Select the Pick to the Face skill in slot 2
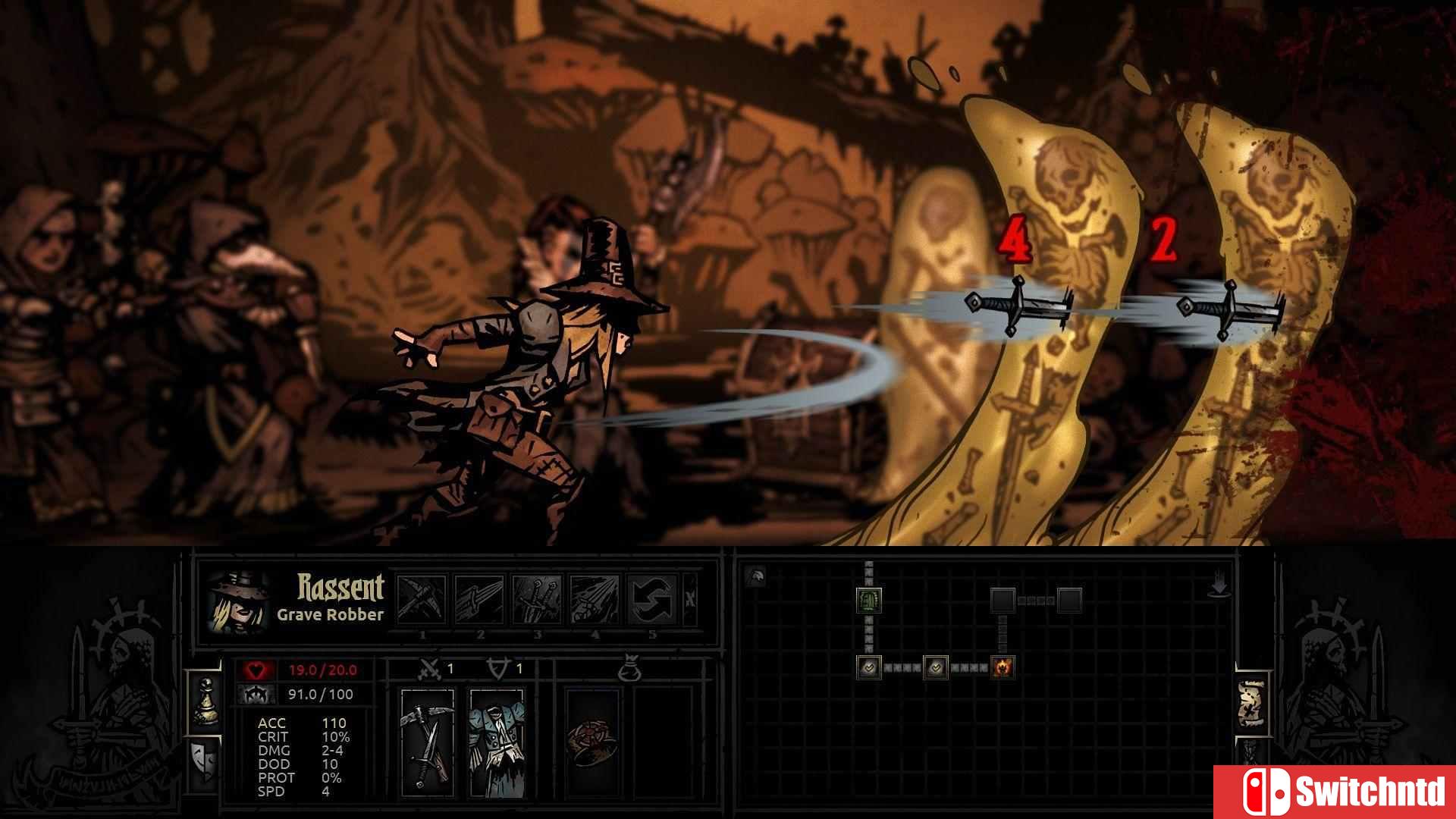This screenshot has height=819, width=1456. point(481,598)
